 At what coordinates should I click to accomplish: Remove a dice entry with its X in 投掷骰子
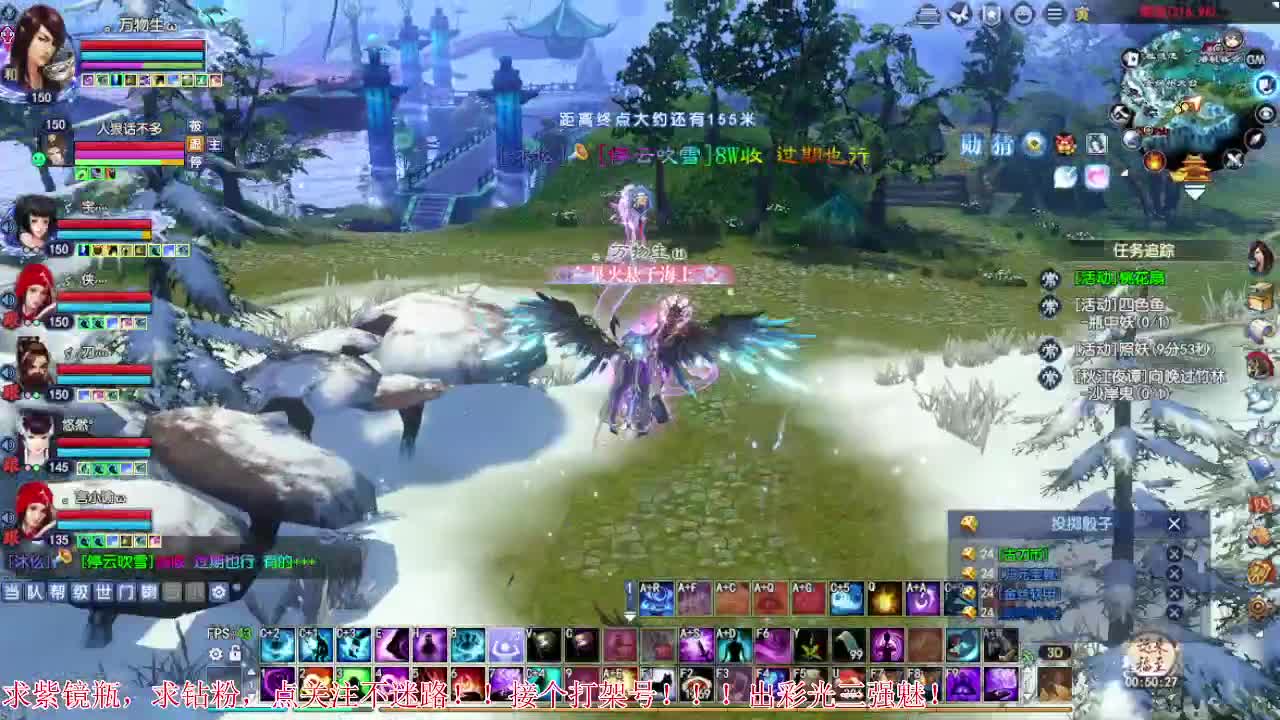1175,554
